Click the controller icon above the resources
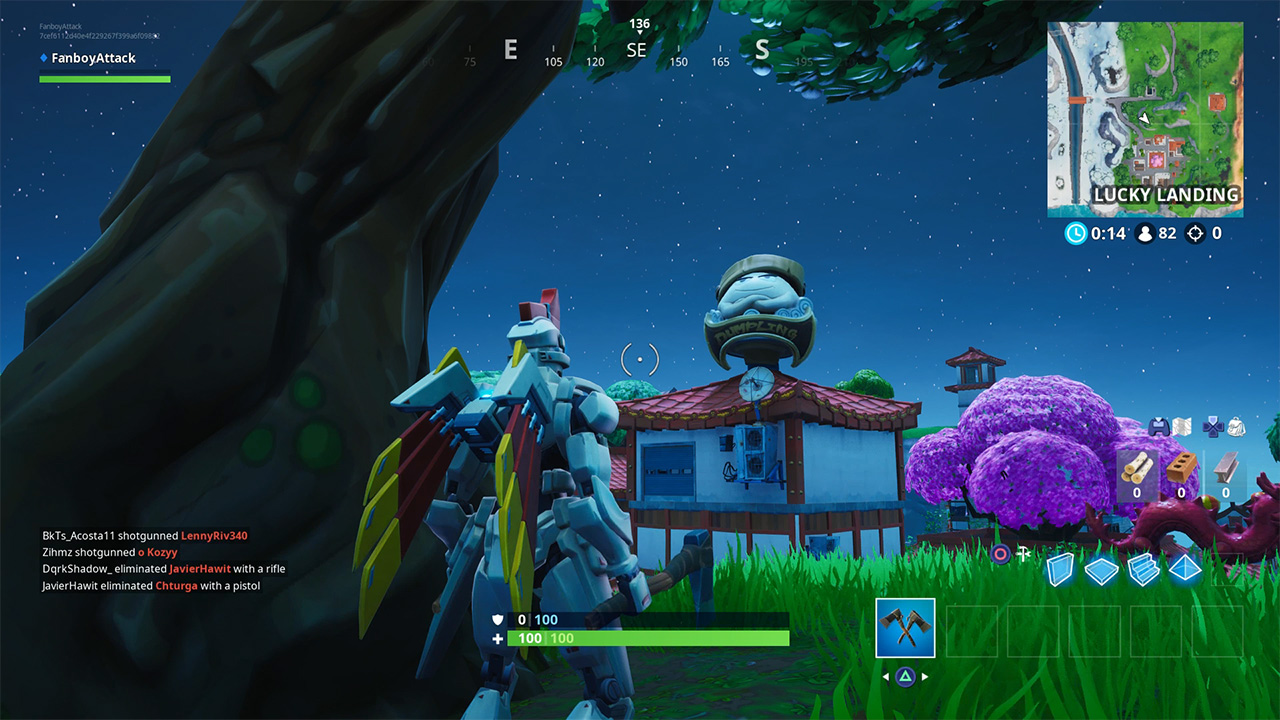This screenshot has height=720, width=1280. coord(1159,426)
